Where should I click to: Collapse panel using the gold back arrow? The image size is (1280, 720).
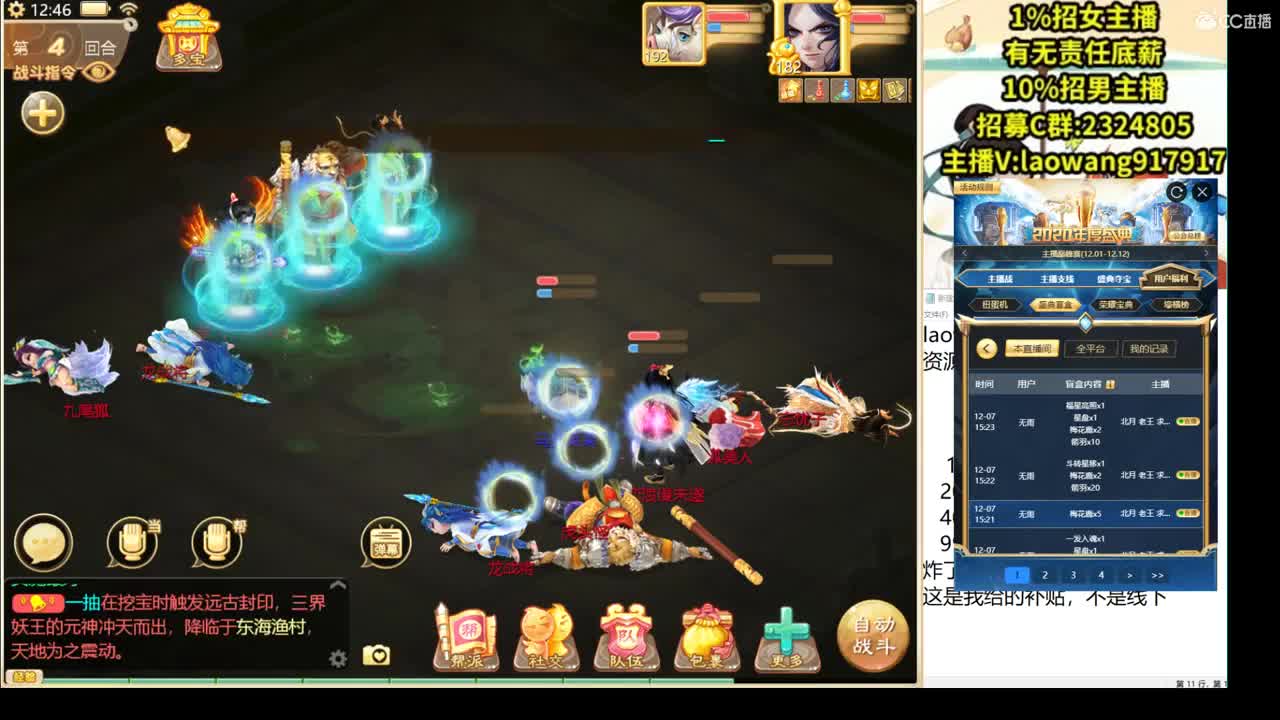coord(986,347)
